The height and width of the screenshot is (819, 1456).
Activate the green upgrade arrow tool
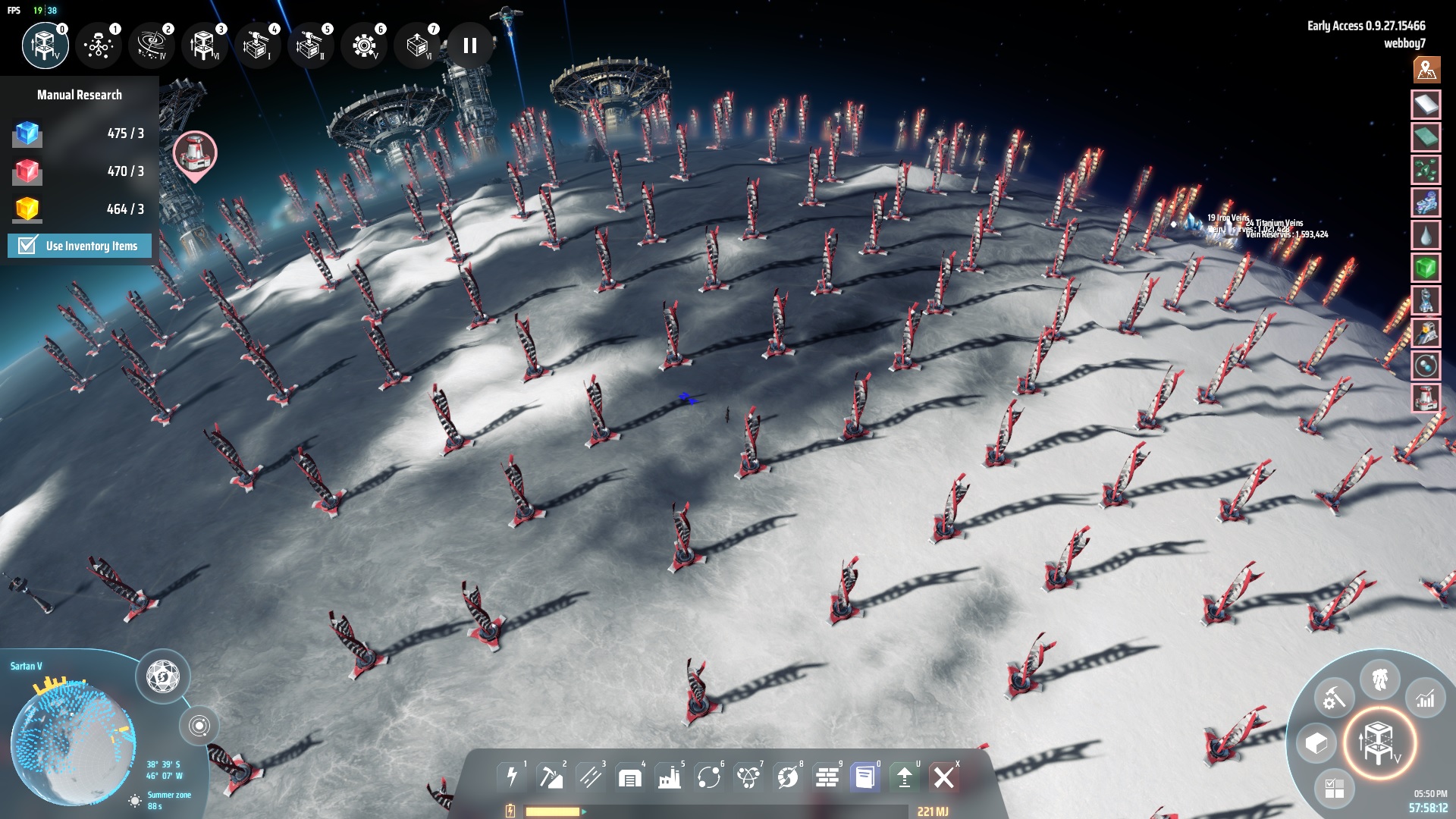(905, 777)
